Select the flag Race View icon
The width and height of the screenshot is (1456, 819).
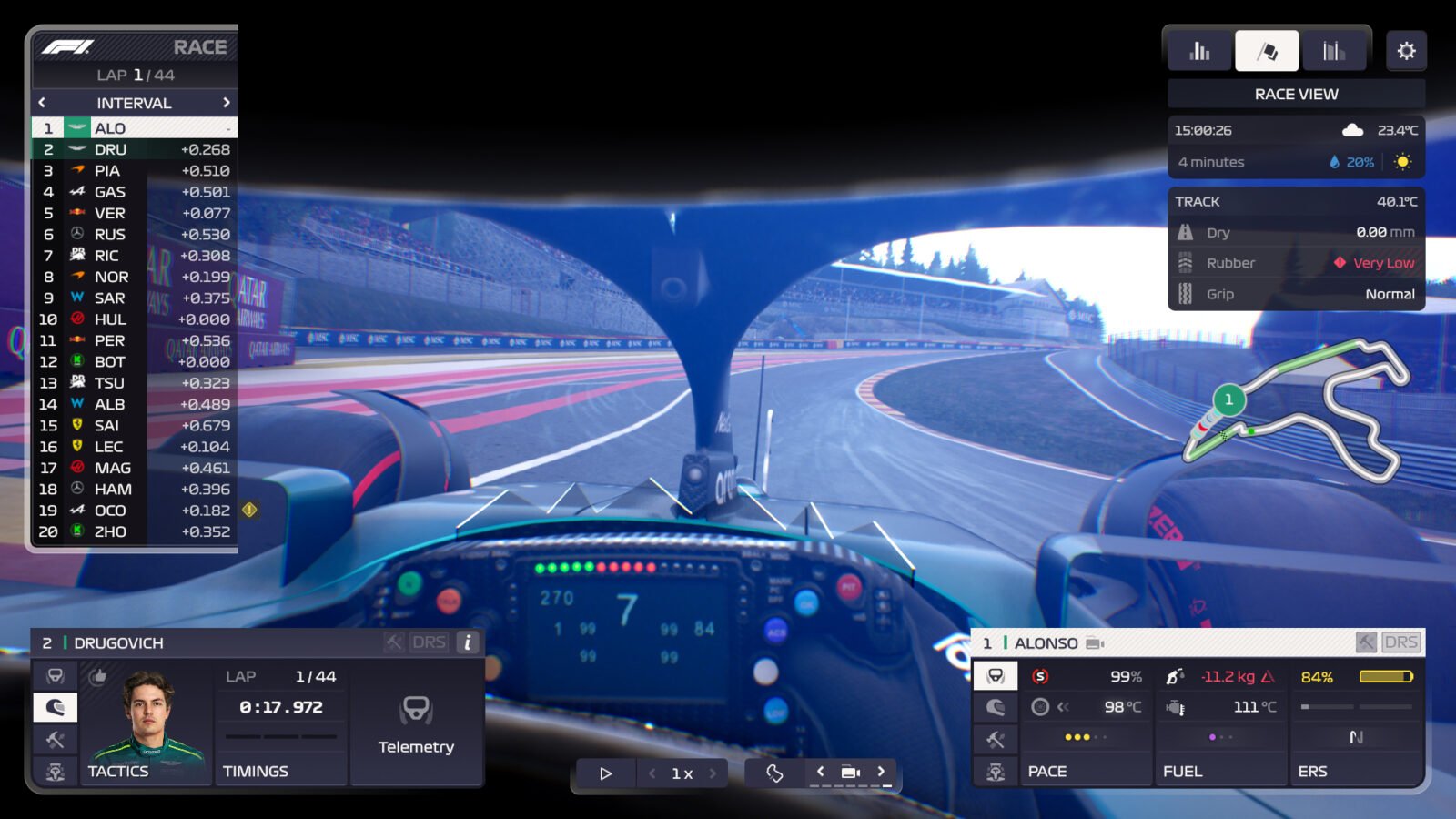[1268, 50]
